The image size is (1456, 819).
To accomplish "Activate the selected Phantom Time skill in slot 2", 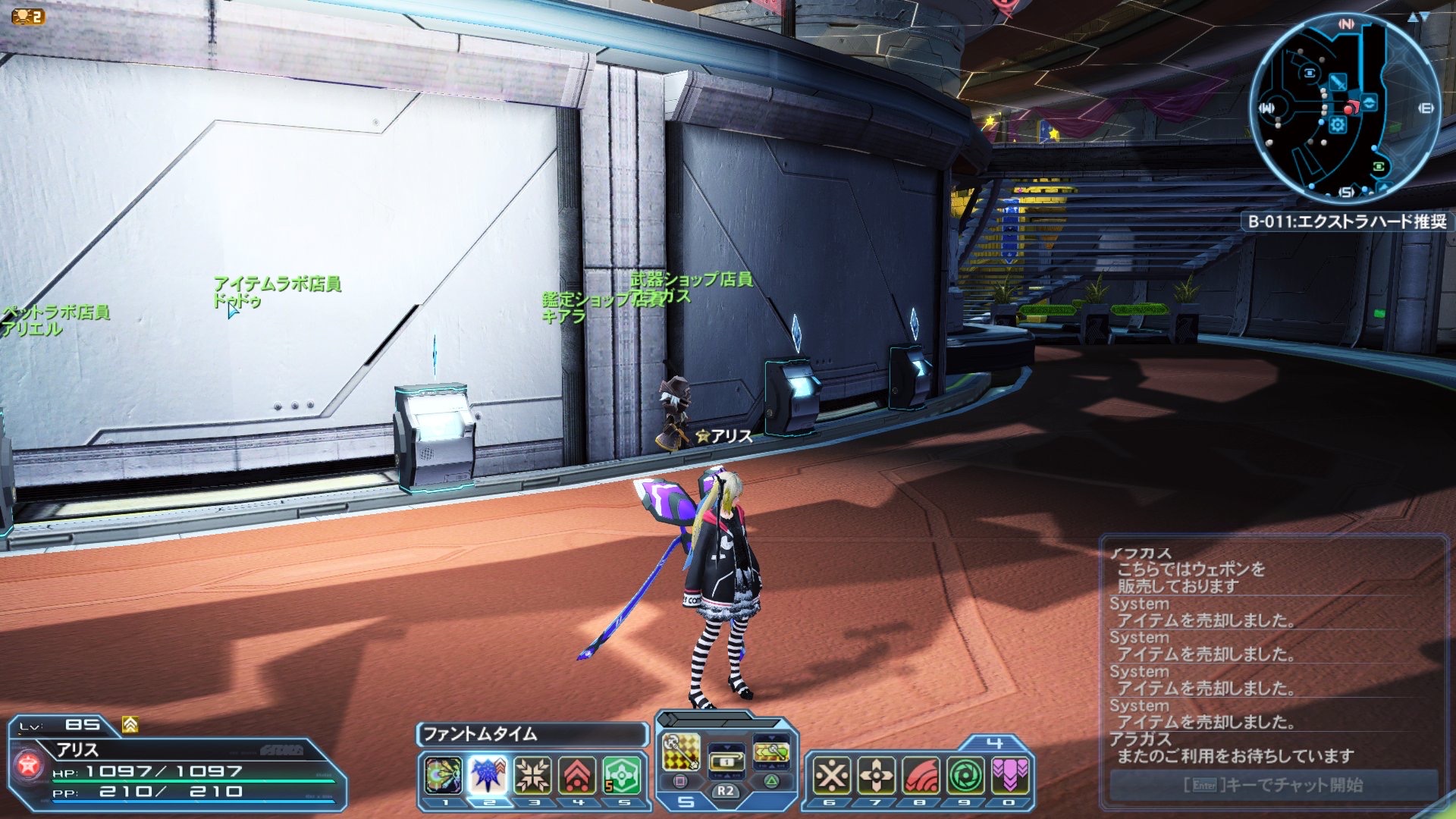I will [x=488, y=775].
